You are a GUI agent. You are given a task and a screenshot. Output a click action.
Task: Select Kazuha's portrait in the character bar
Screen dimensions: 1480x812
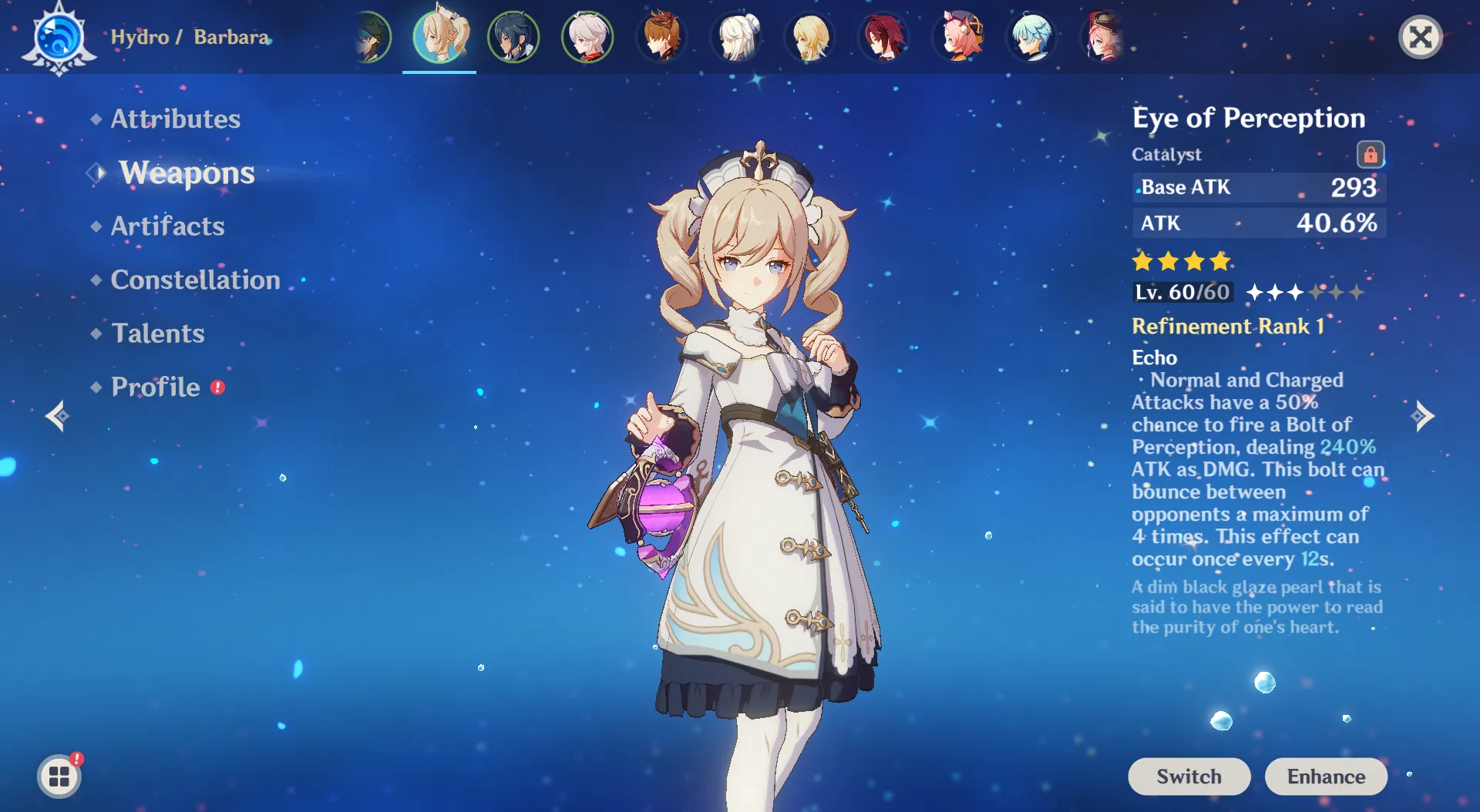coord(587,35)
